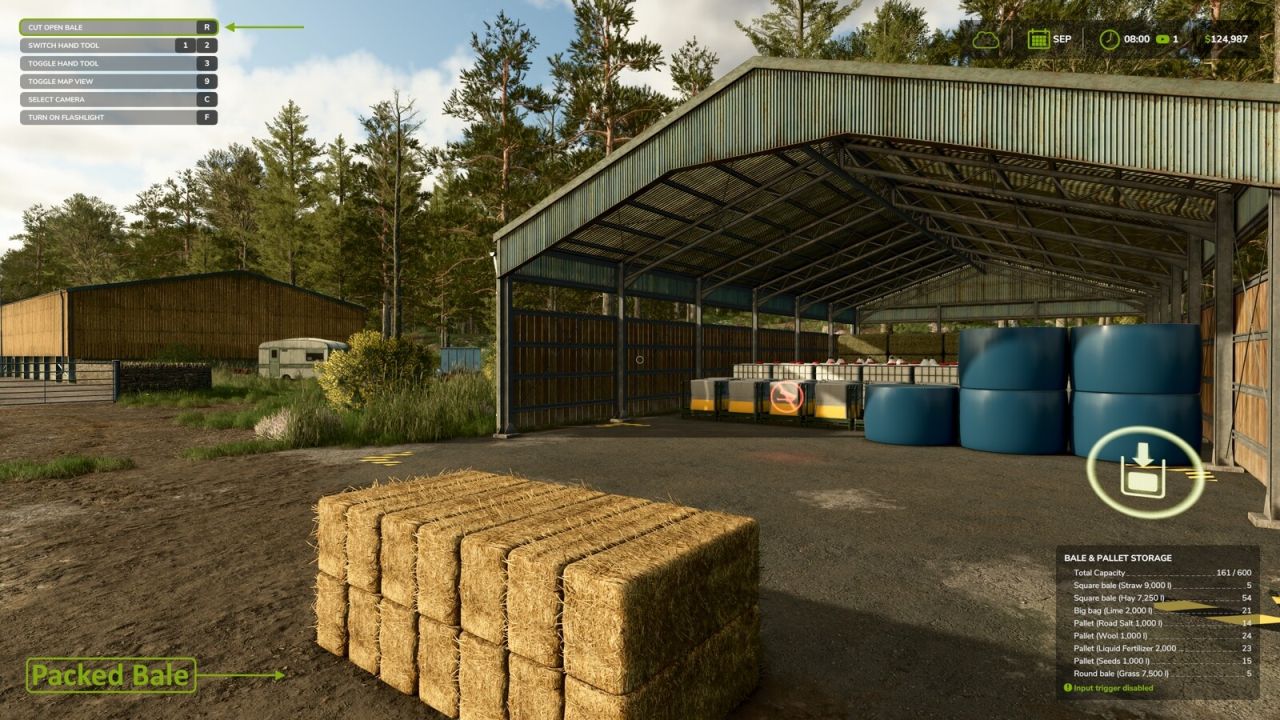Click the clock icon next to 08:00
The image size is (1280, 720).
pos(1108,39)
